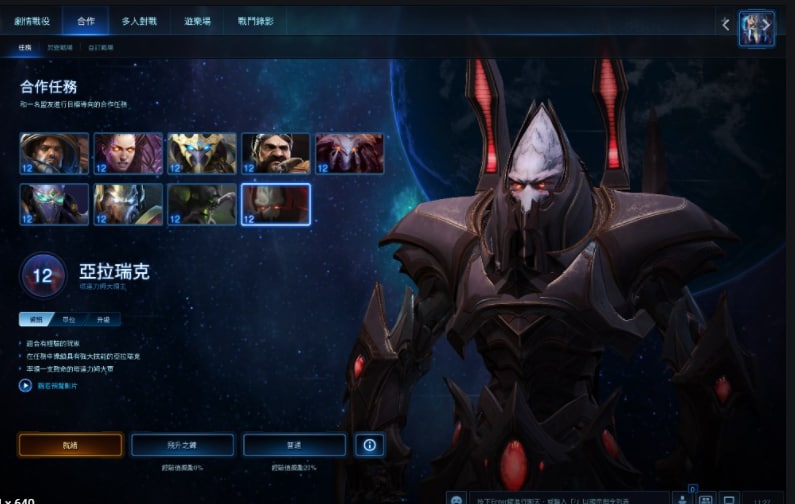Choose Karax commander portrait
Screen dimensions: 795x504
(128, 204)
